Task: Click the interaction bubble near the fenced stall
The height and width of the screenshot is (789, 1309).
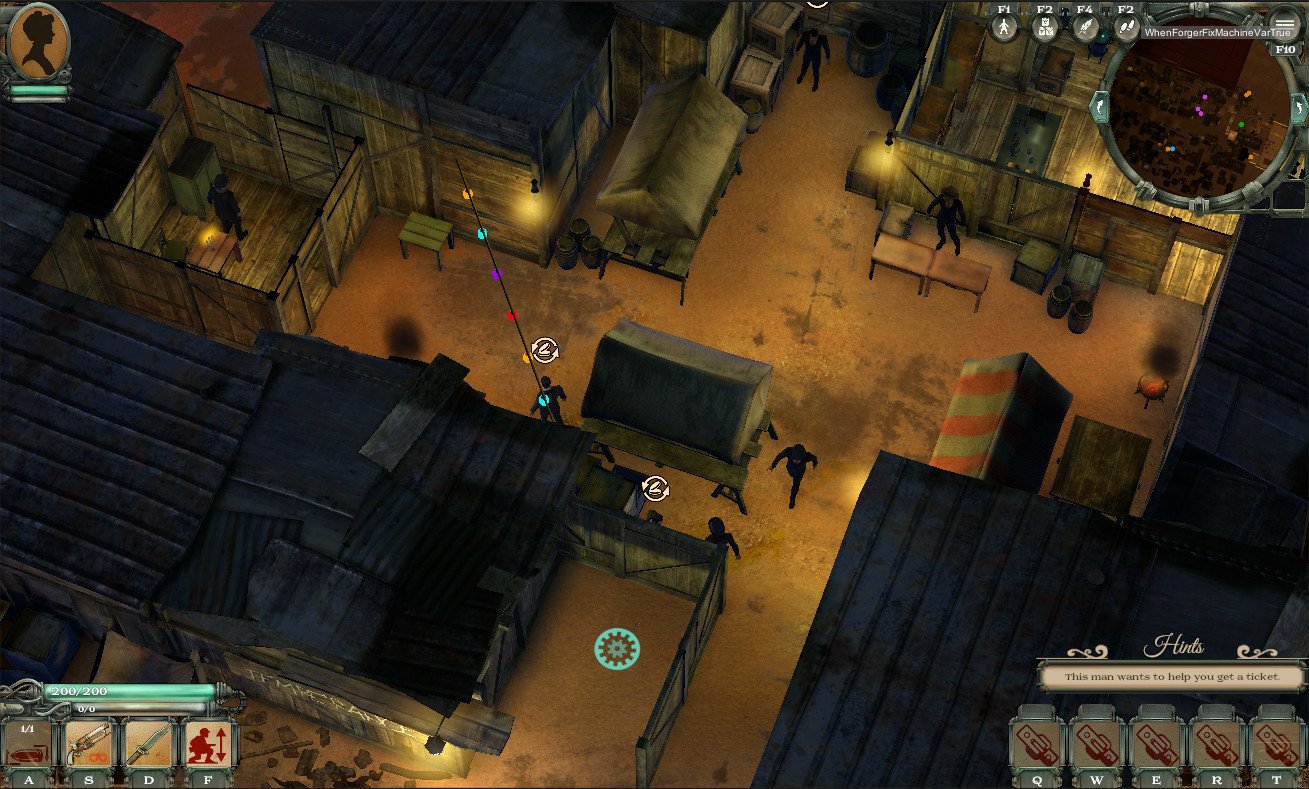Action: (x=654, y=489)
